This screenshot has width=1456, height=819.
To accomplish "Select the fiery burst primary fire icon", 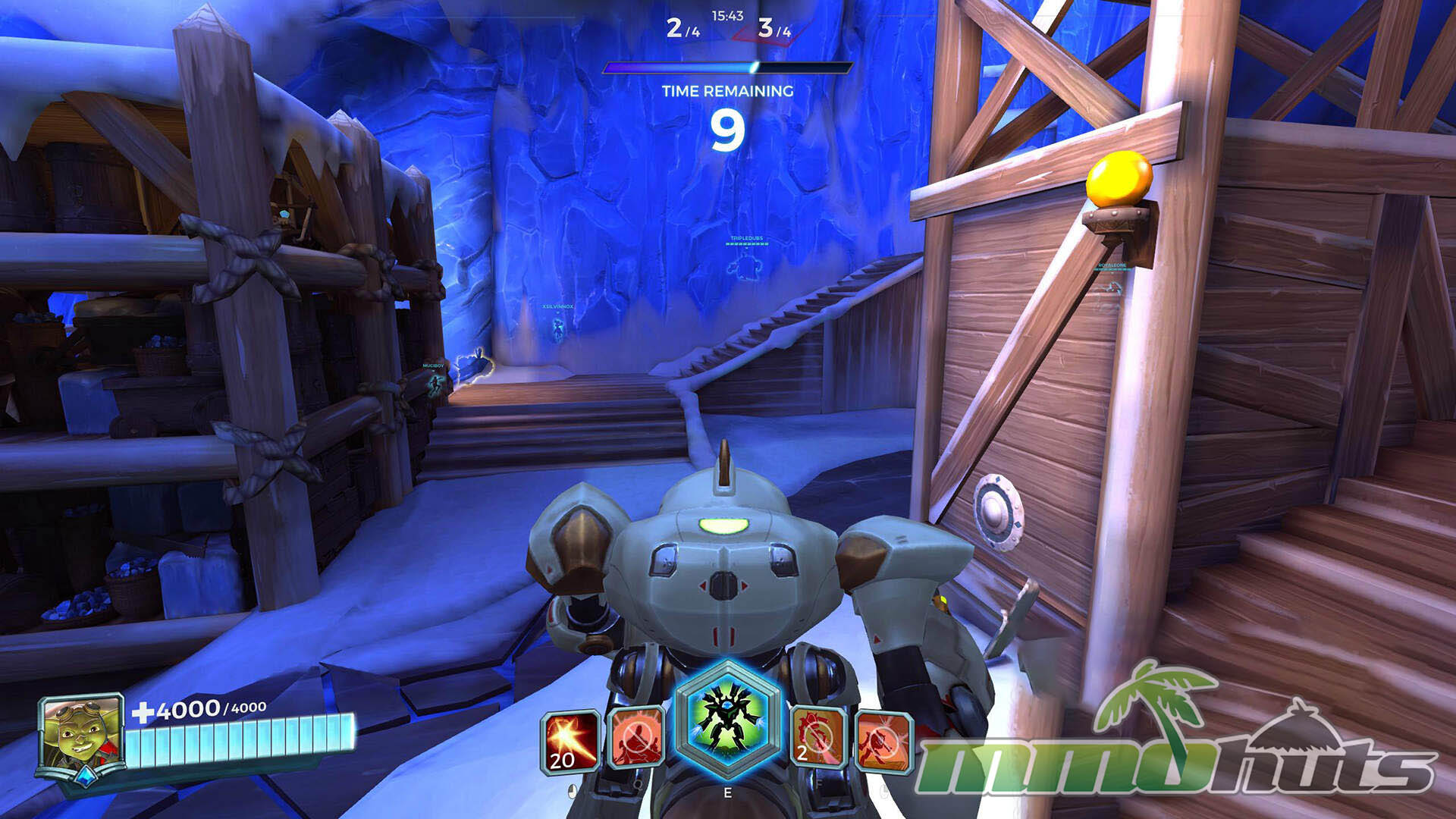I will (x=570, y=741).
